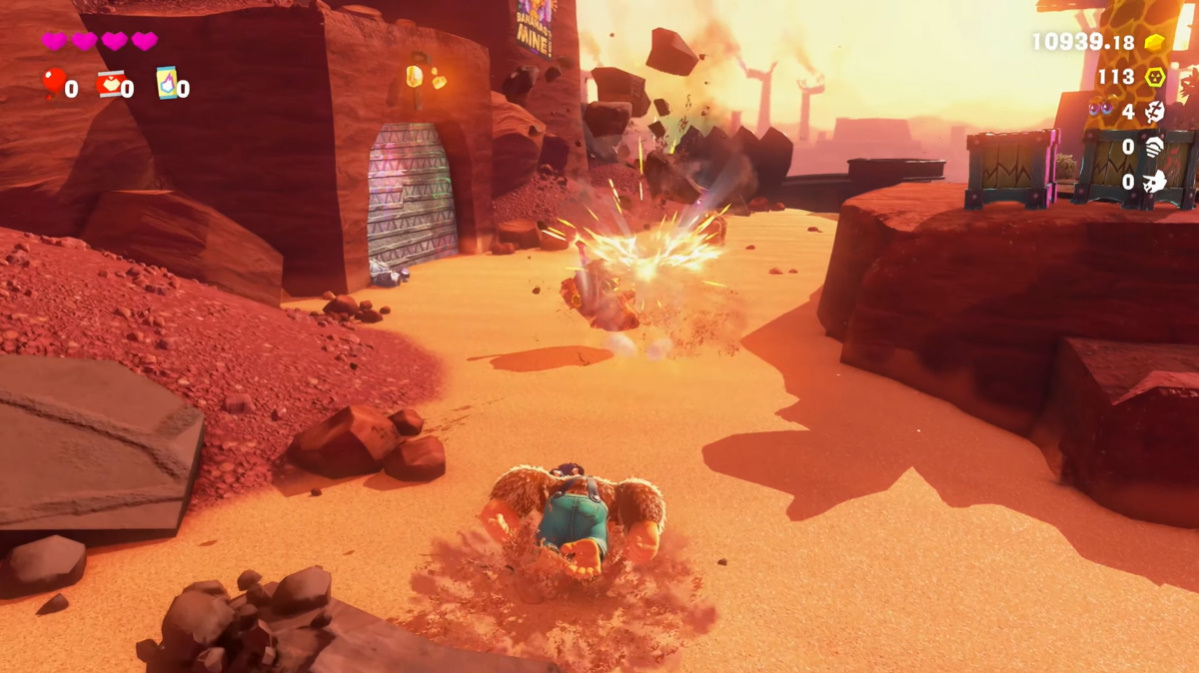Select the red juice can icon
Screen dimensions: 1199x673
click(x=109, y=84)
